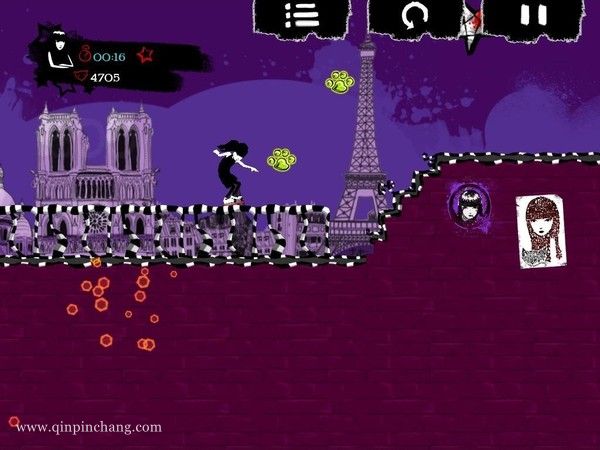Pause the game
The height and width of the screenshot is (450, 600).
pos(534,15)
